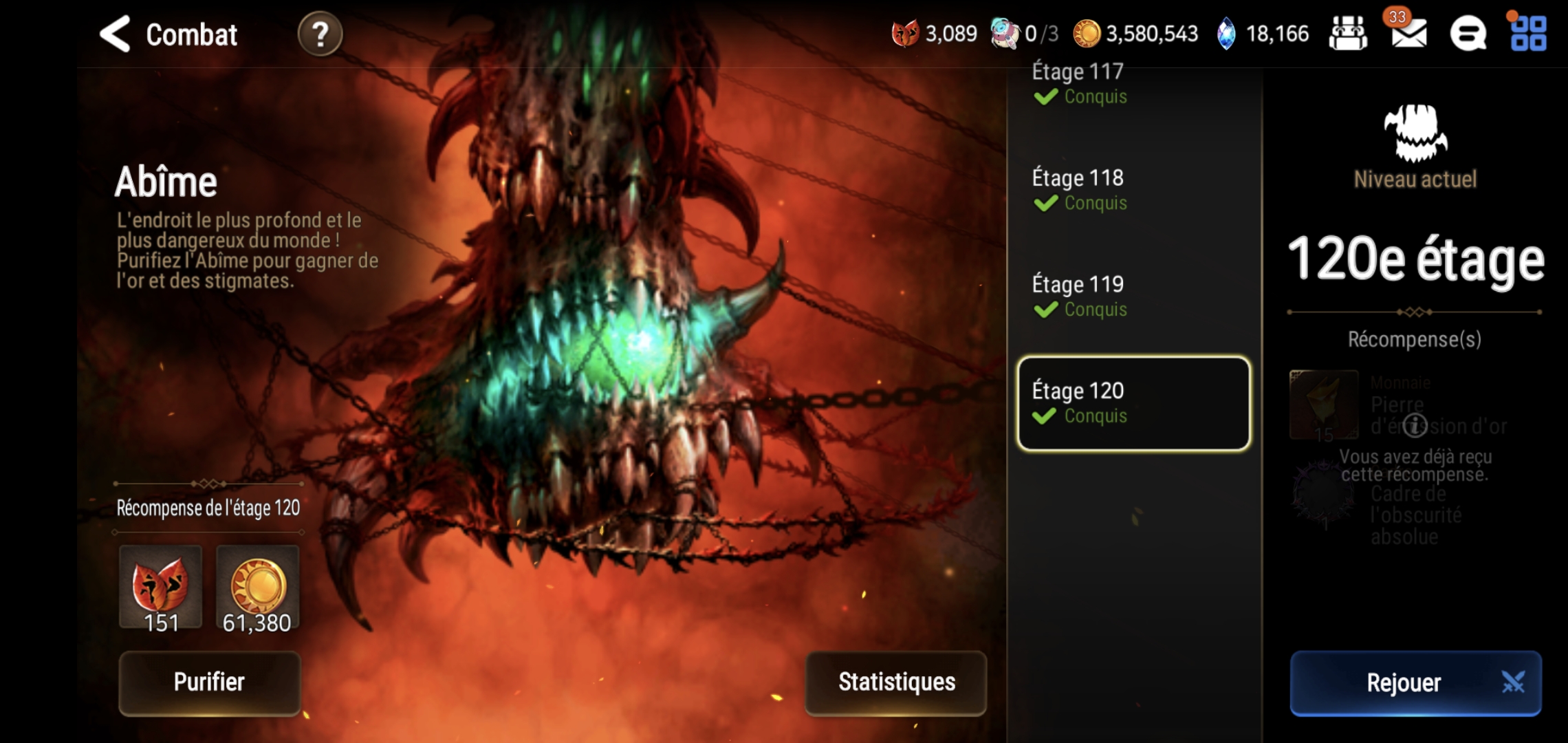The width and height of the screenshot is (1568, 743).
Task: Open the chat bubble icon
Action: 1468,34
